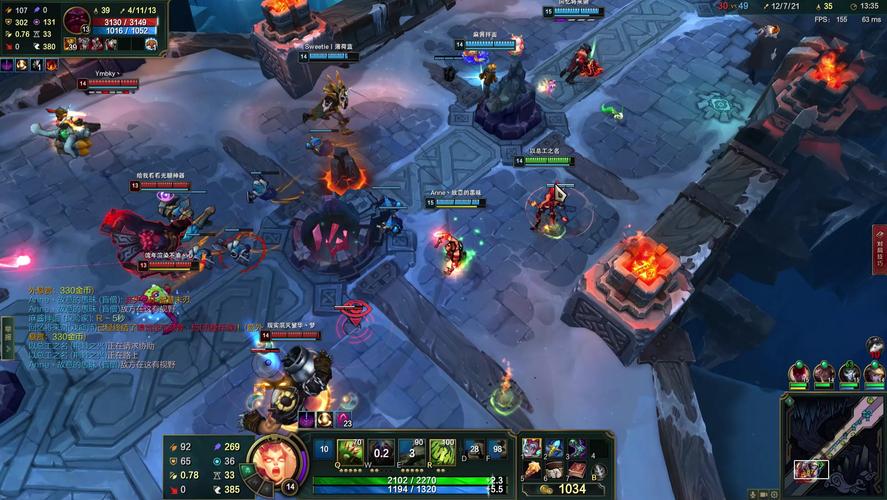Select your champion portrait

click(271, 462)
